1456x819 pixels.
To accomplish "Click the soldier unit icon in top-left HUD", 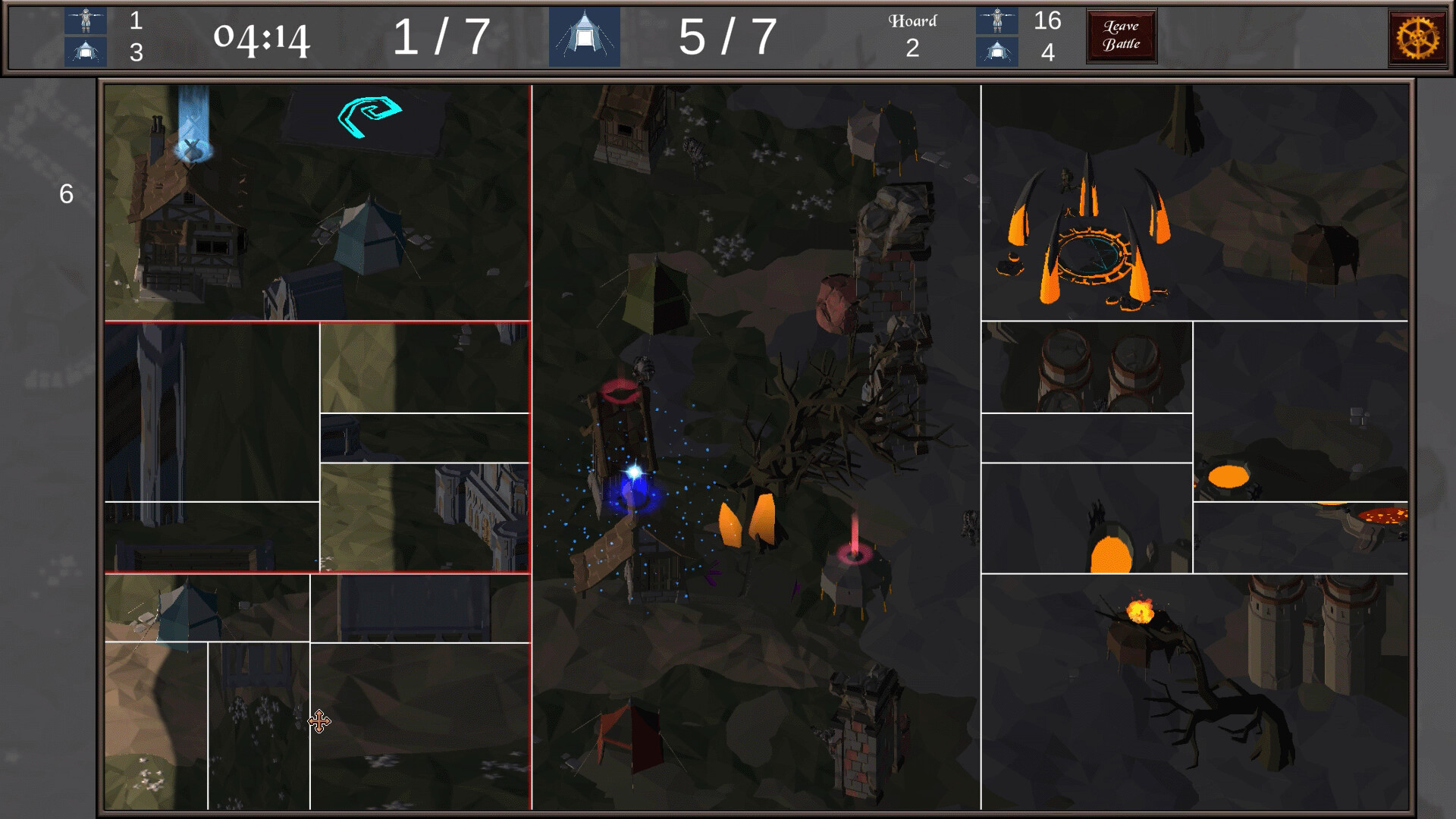I will (x=86, y=19).
